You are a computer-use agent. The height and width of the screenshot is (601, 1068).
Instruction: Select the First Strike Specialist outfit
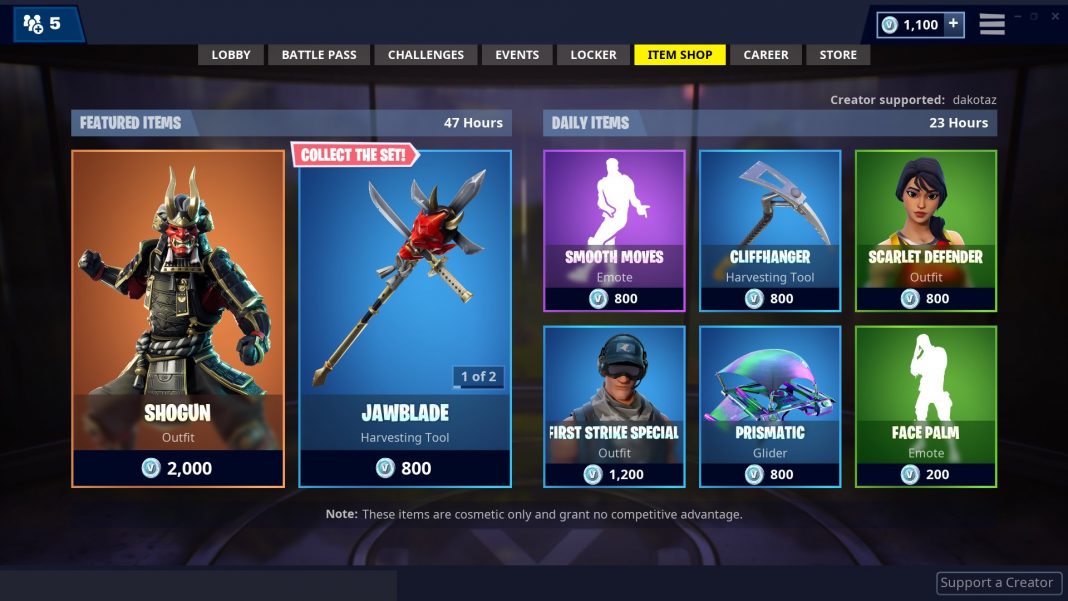pos(614,406)
